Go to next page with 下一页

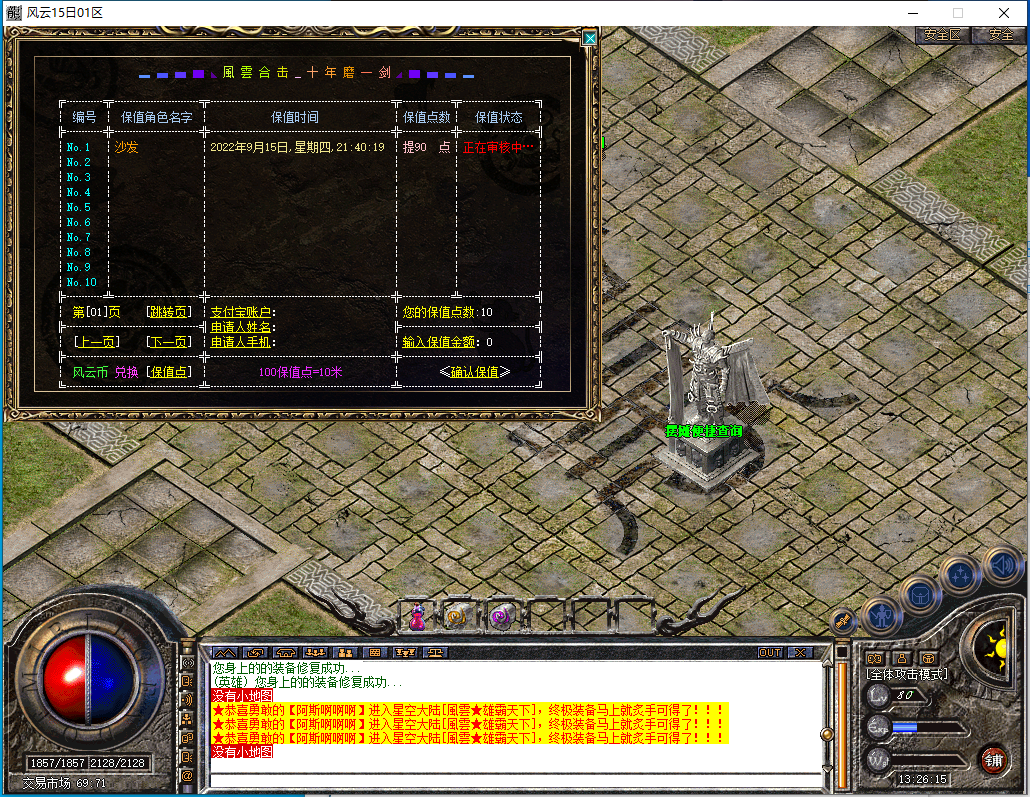167,342
